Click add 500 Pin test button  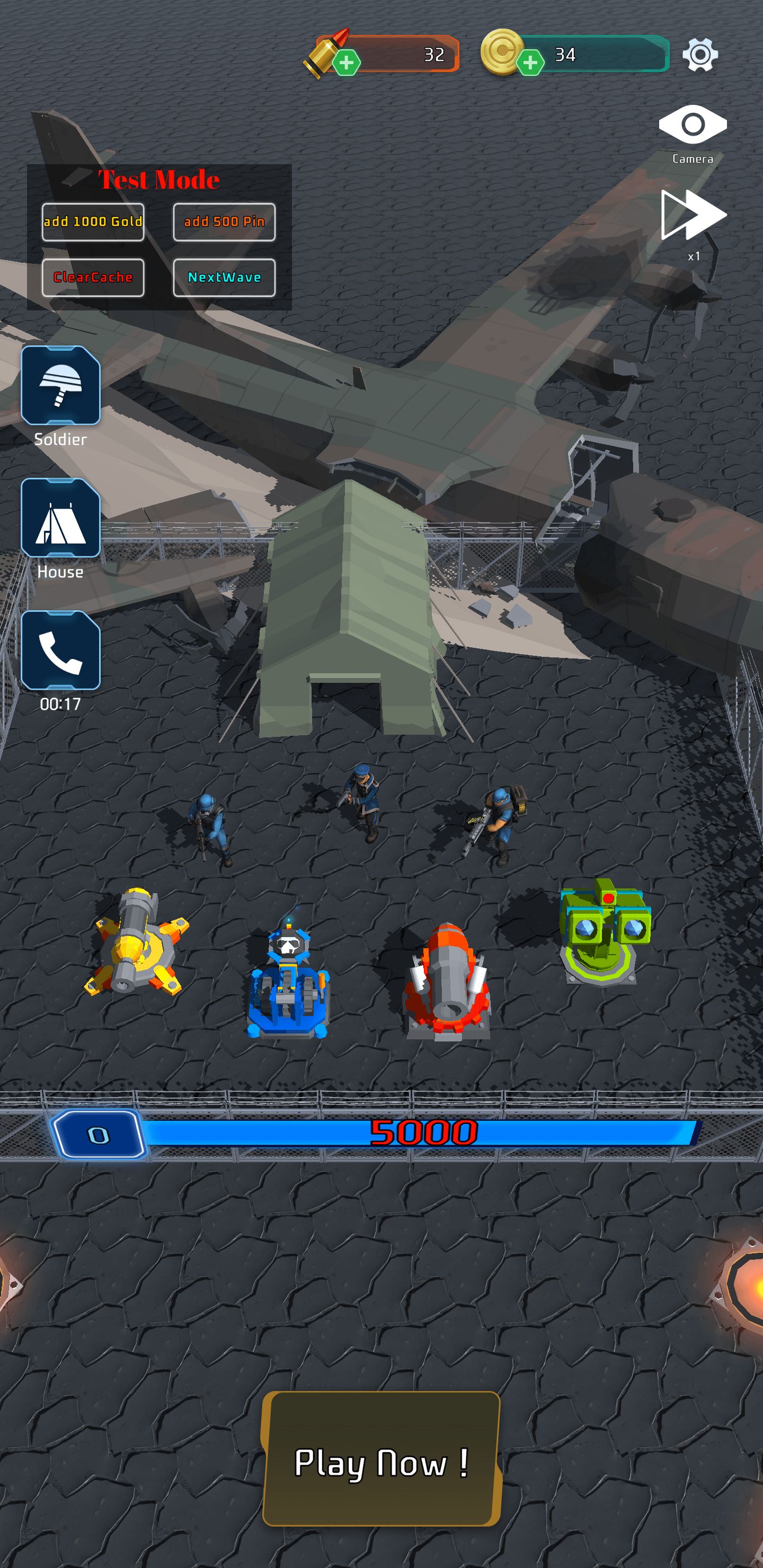tap(224, 221)
